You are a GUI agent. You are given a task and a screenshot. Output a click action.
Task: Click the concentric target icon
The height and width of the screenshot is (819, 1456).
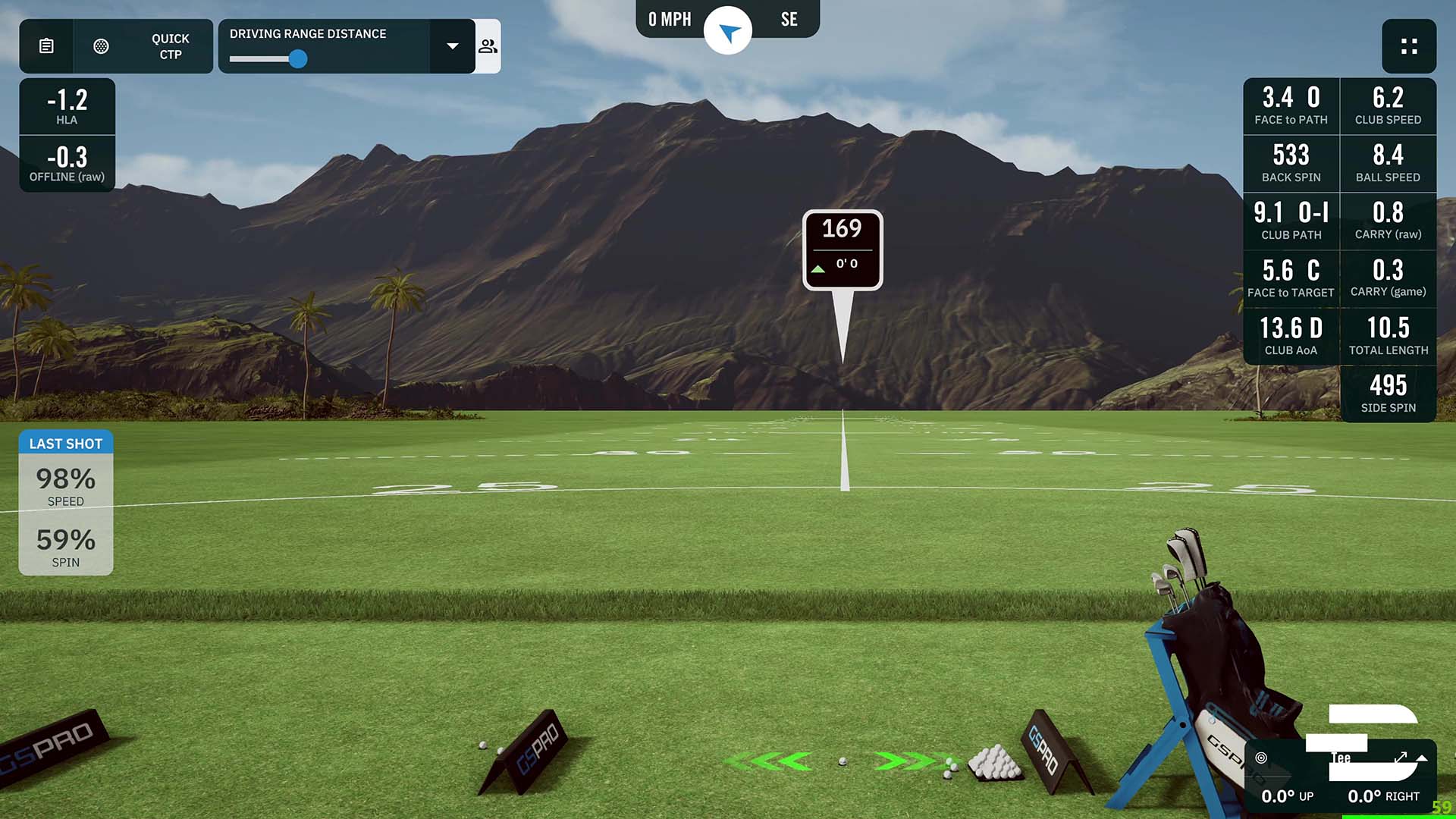click(1261, 758)
